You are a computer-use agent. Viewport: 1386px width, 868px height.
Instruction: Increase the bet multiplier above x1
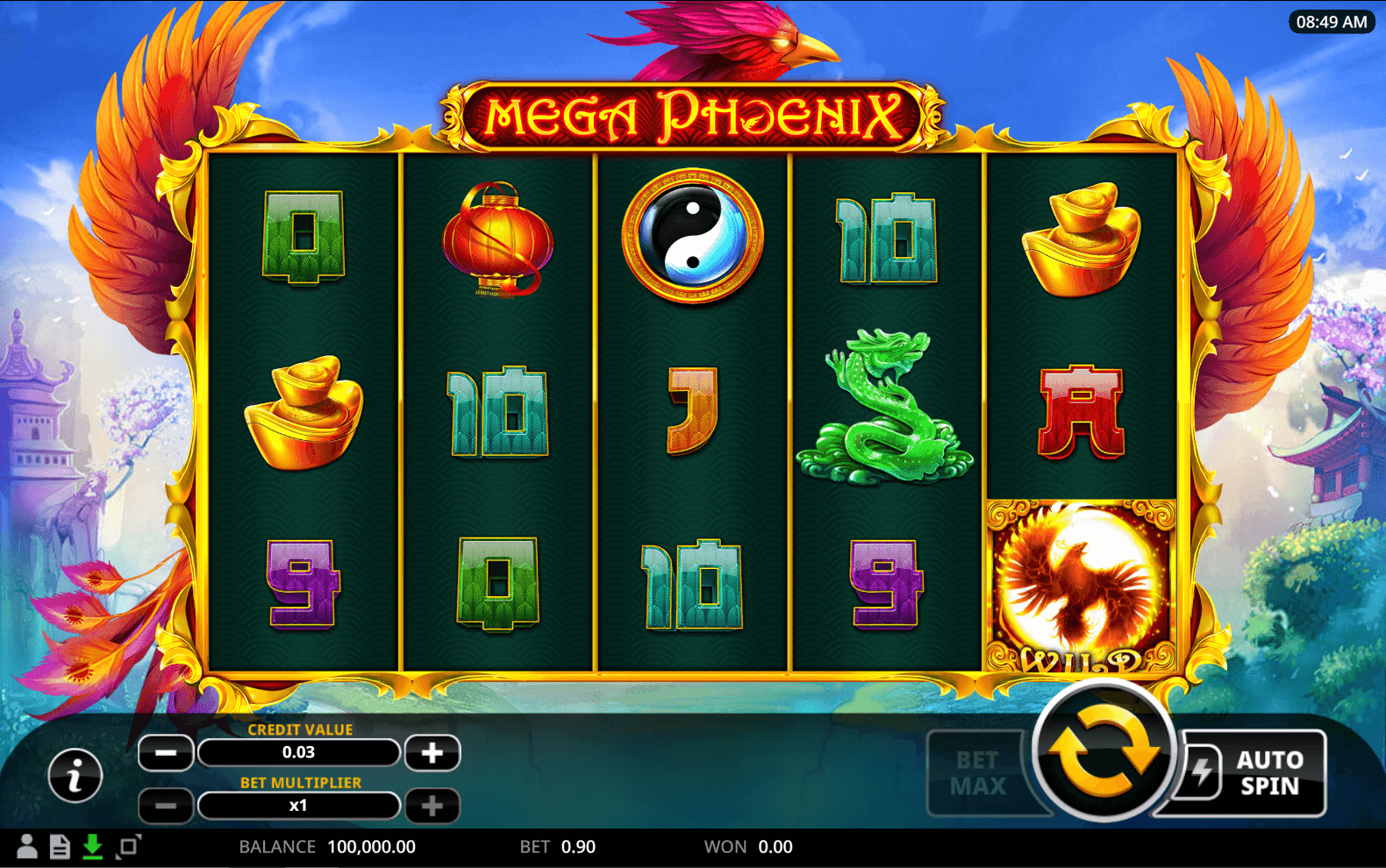[x=432, y=806]
